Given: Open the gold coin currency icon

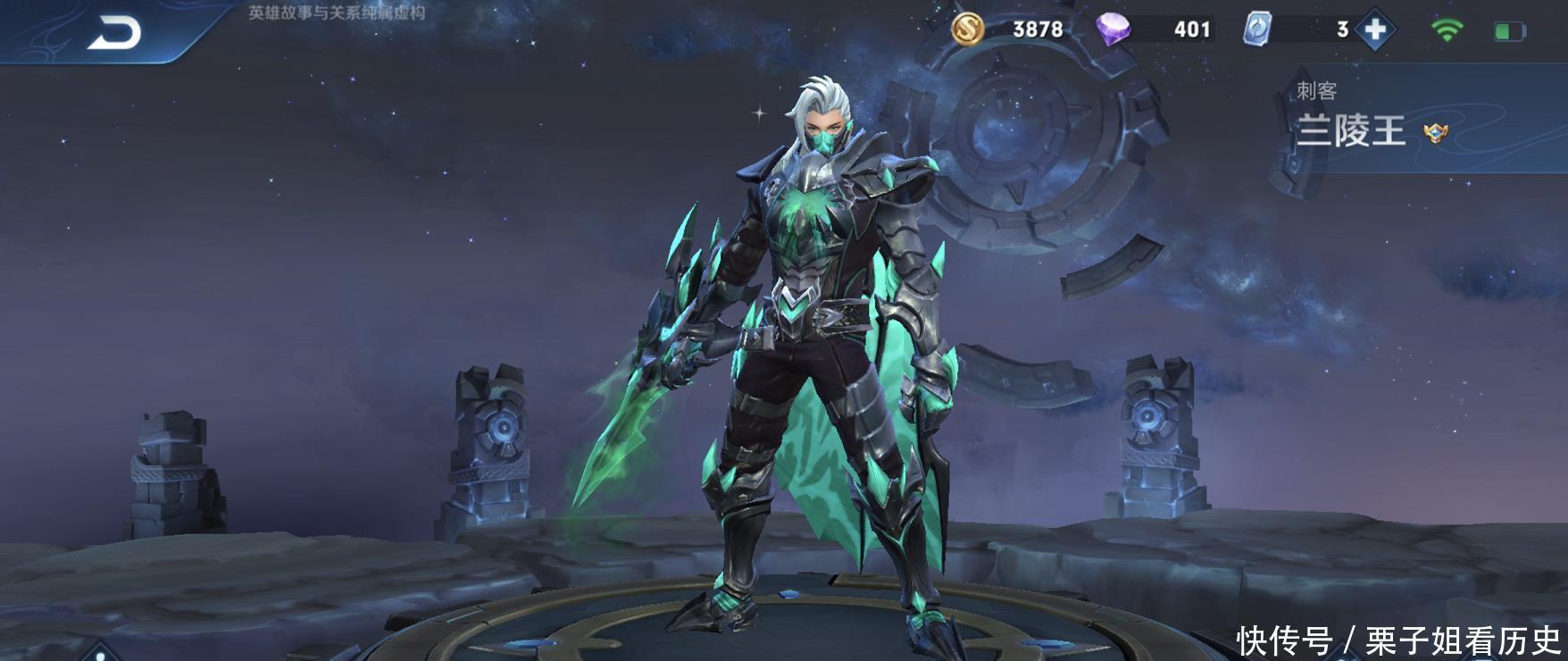Looking at the screenshot, I should [x=967, y=29].
